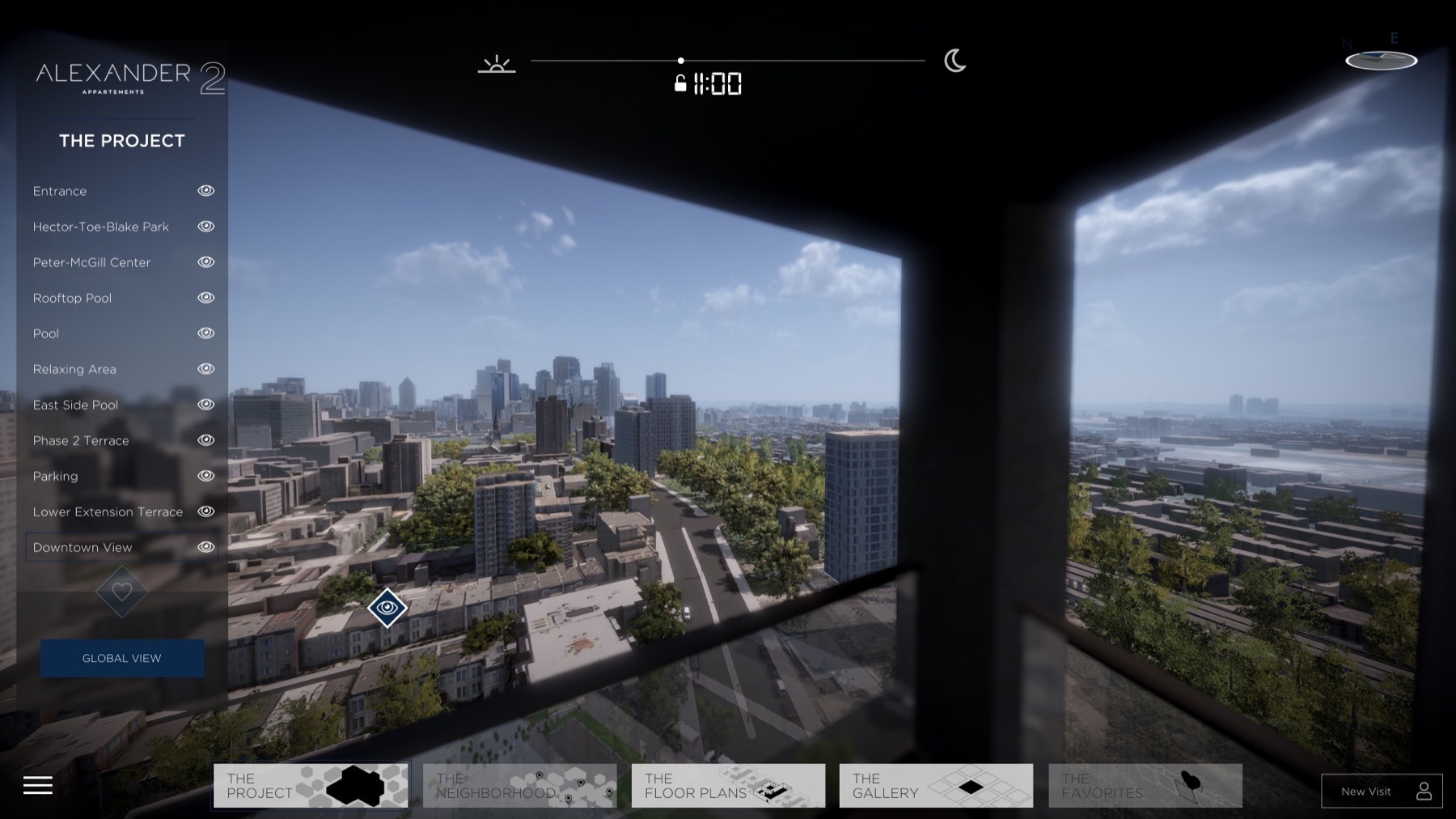
Task: Show the Peter-McGill Center view
Action: click(x=91, y=262)
